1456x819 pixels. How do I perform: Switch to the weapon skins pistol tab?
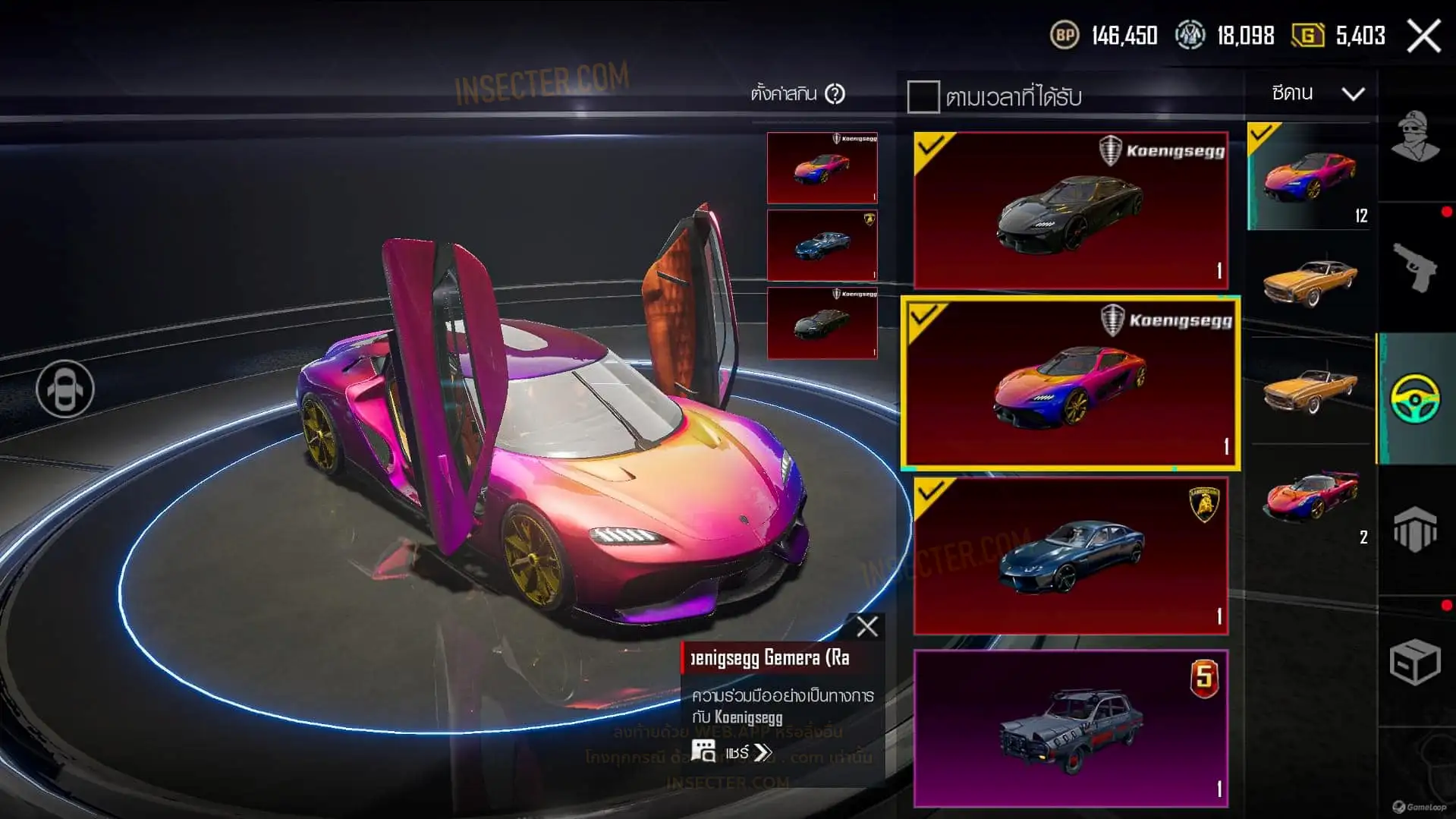[1416, 267]
